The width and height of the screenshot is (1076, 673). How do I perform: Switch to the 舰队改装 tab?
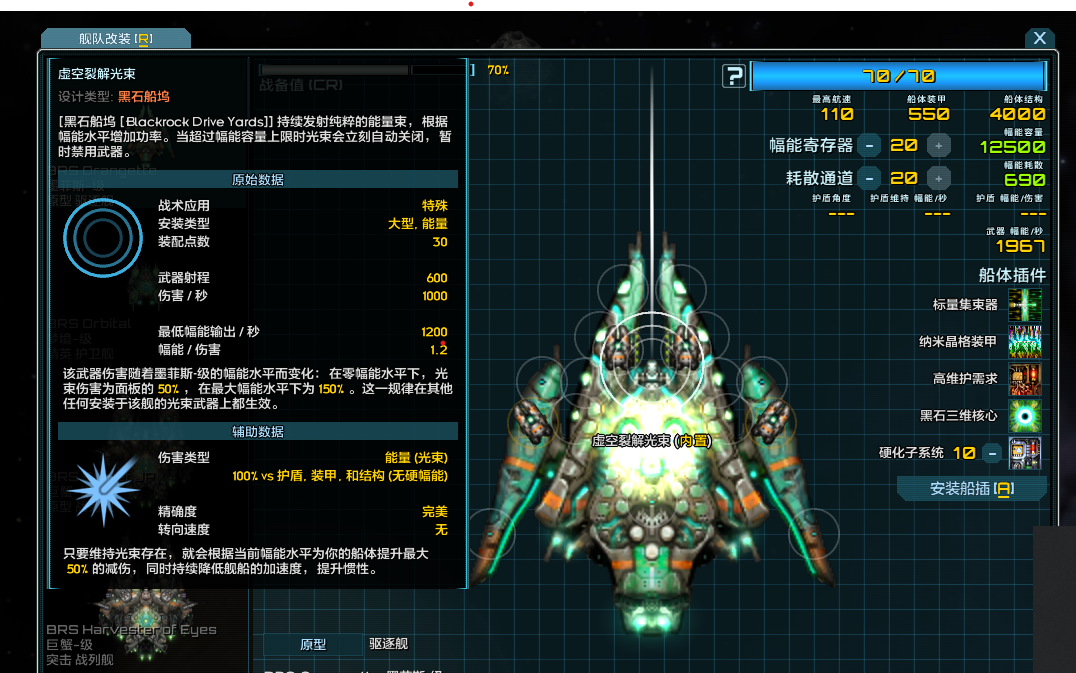tap(116, 39)
